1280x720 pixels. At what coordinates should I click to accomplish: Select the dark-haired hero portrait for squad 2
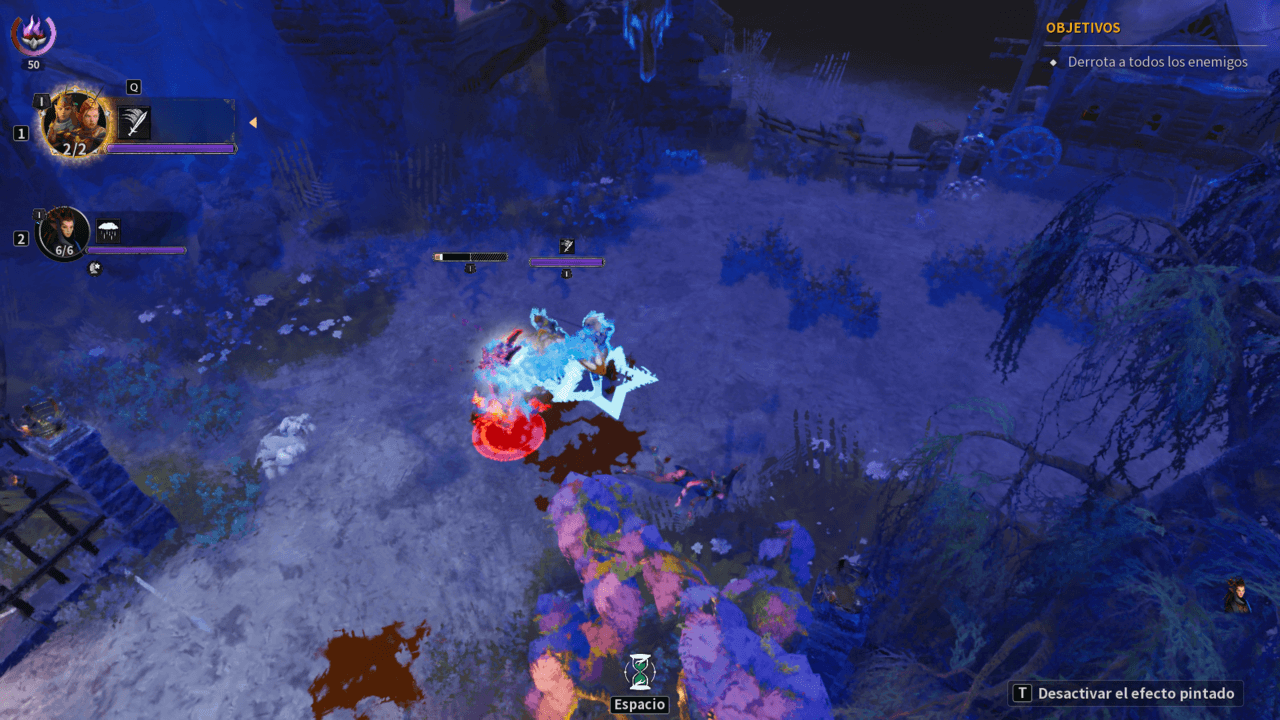click(x=62, y=233)
